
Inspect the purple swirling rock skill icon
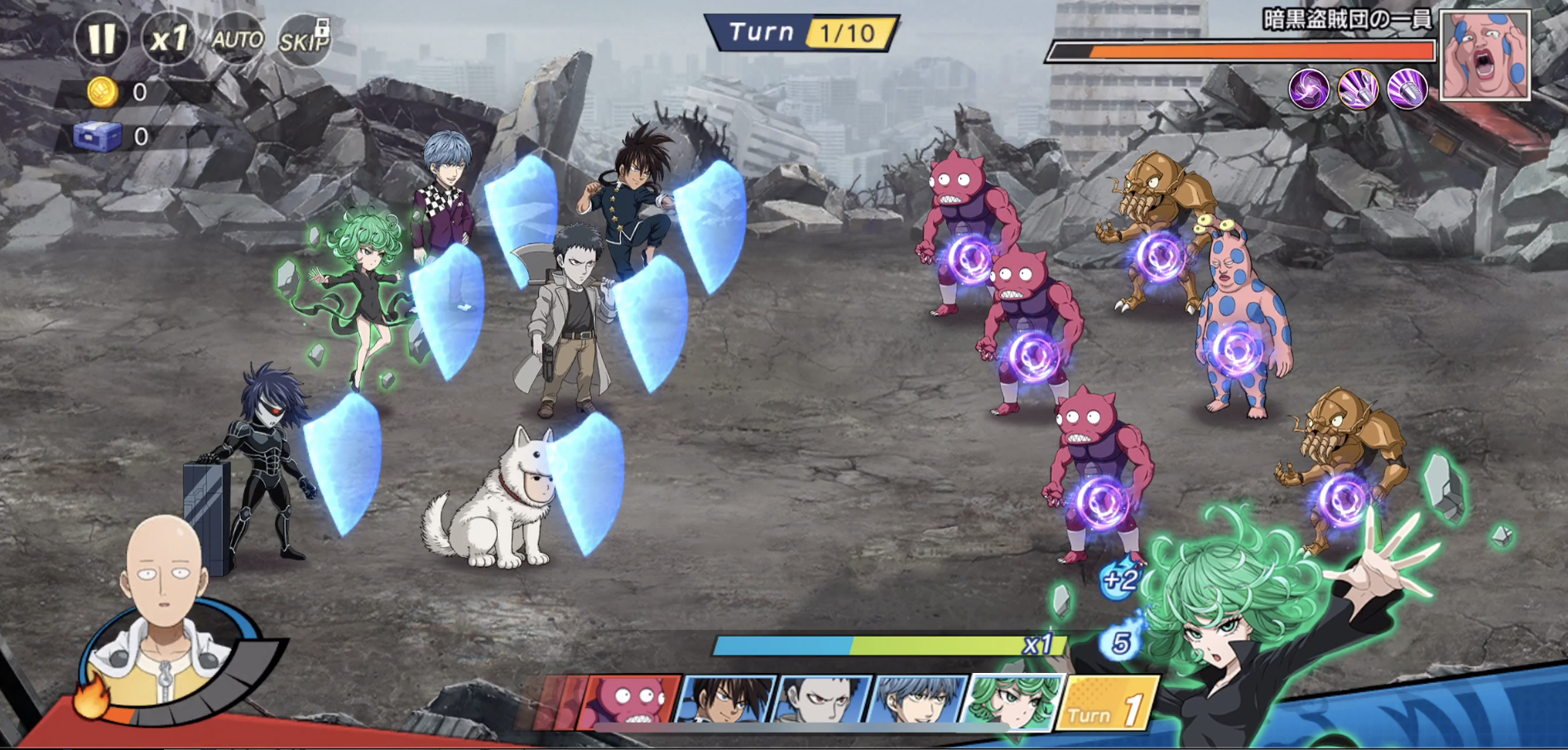1309,89
